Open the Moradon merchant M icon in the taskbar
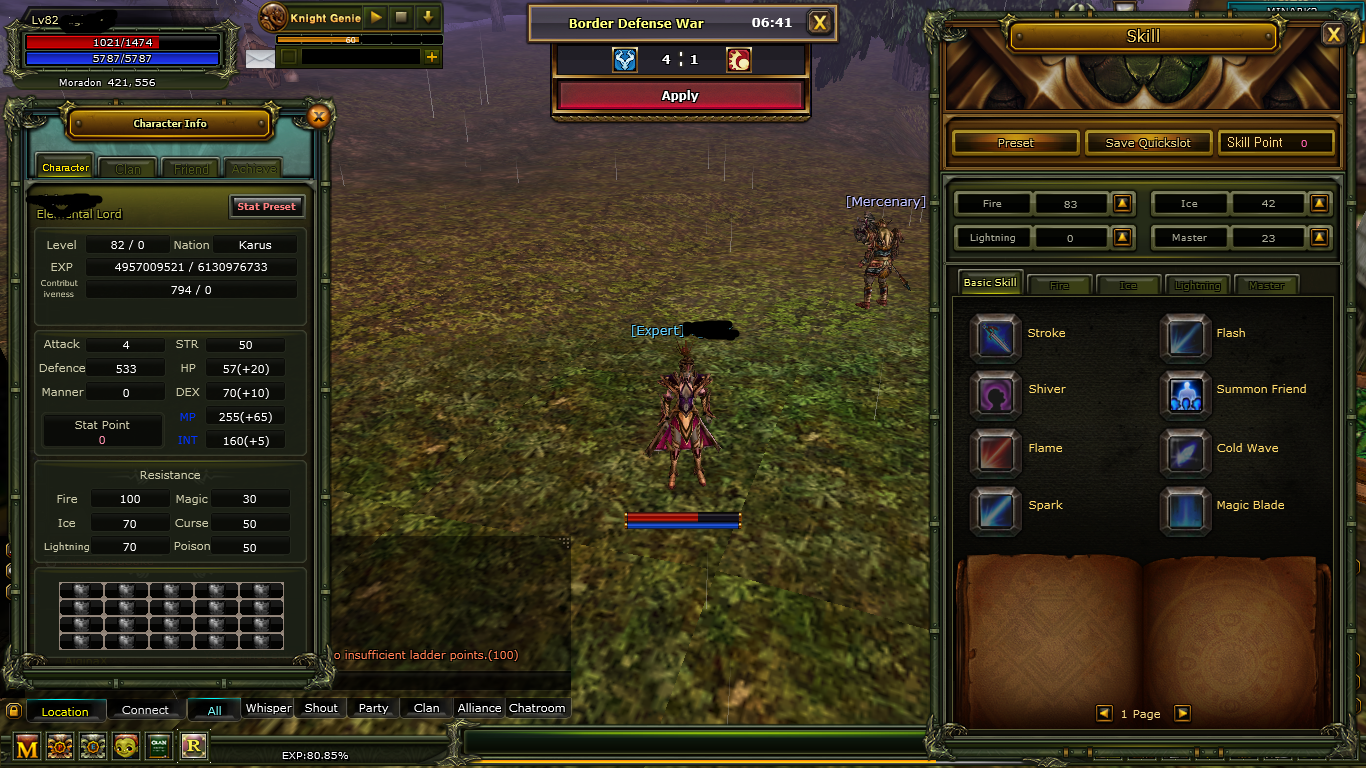This screenshot has height=768, width=1366. pos(26,746)
